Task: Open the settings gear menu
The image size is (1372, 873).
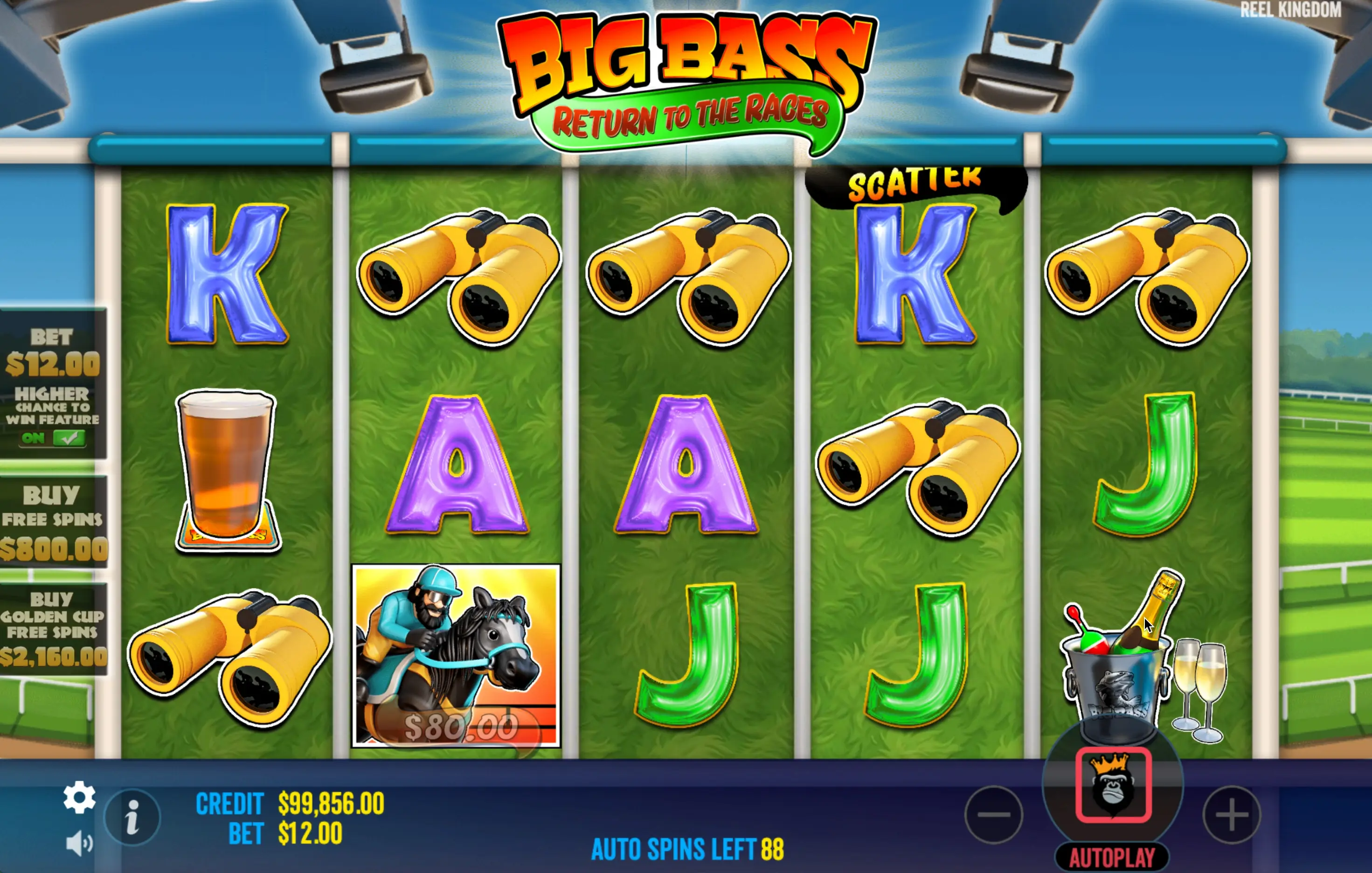Action: click(x=79, y=797)
